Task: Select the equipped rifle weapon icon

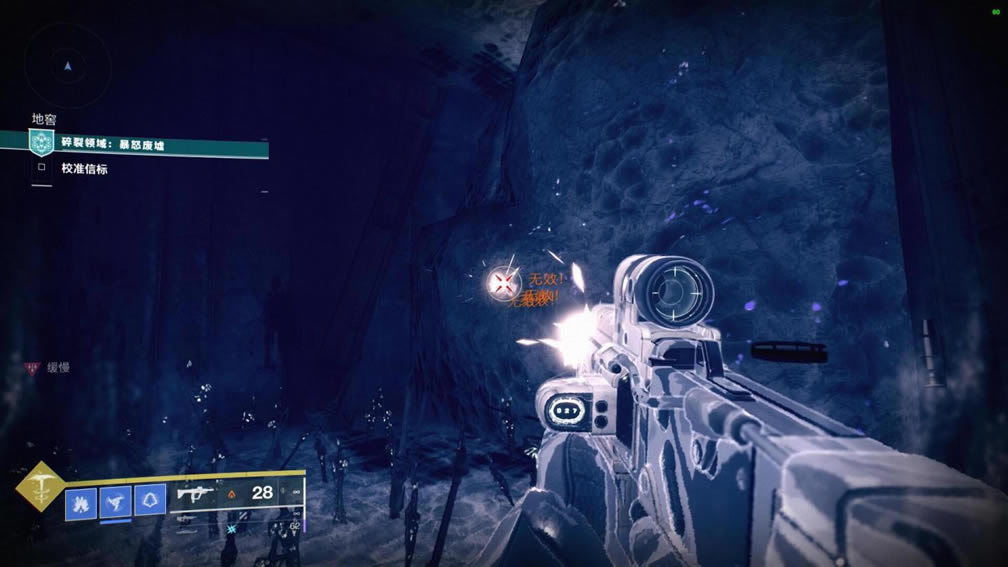Action: (x=193, y=494)
